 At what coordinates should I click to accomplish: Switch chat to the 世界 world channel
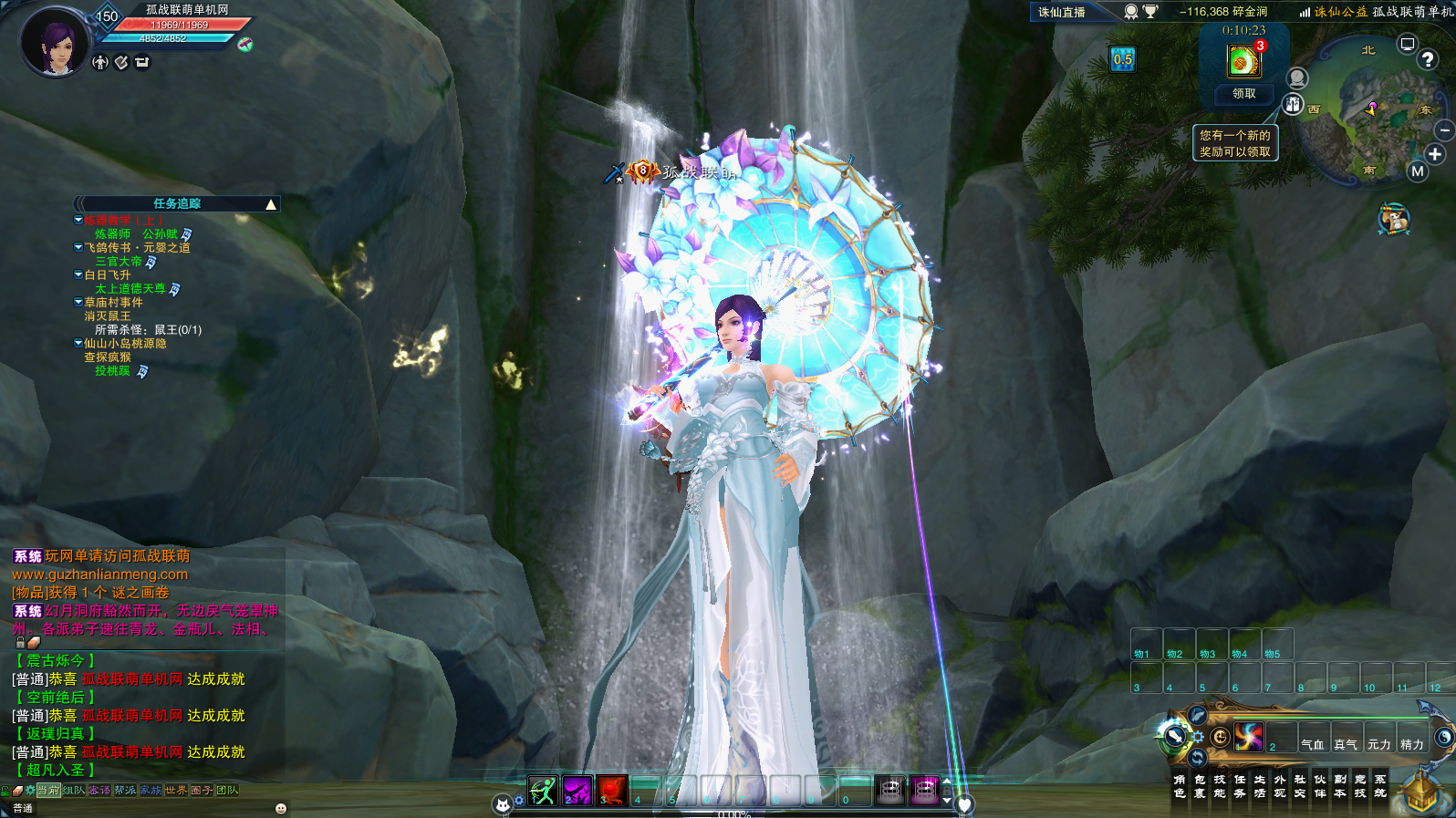point(176,791)
